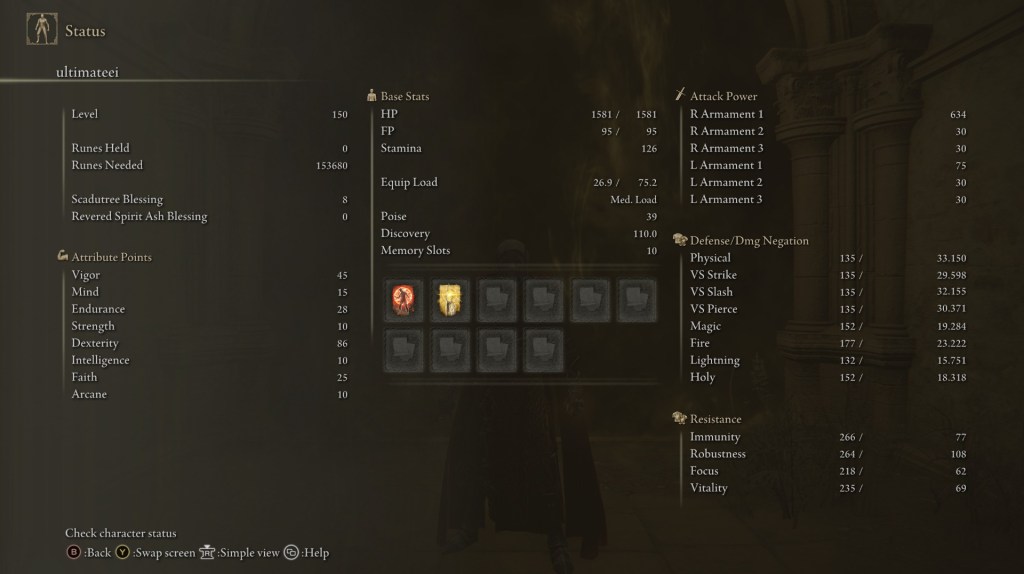
Task: Highlight the Robustness resistance row
Action: coord(827,454)
